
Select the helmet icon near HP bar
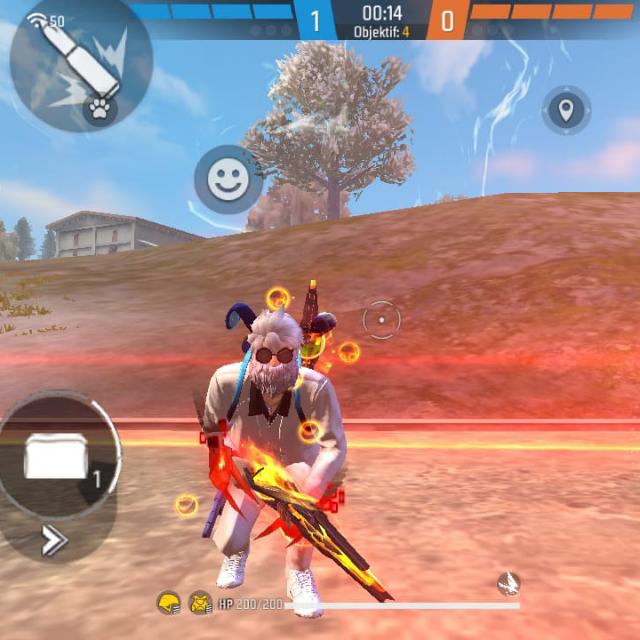[169, 603]
